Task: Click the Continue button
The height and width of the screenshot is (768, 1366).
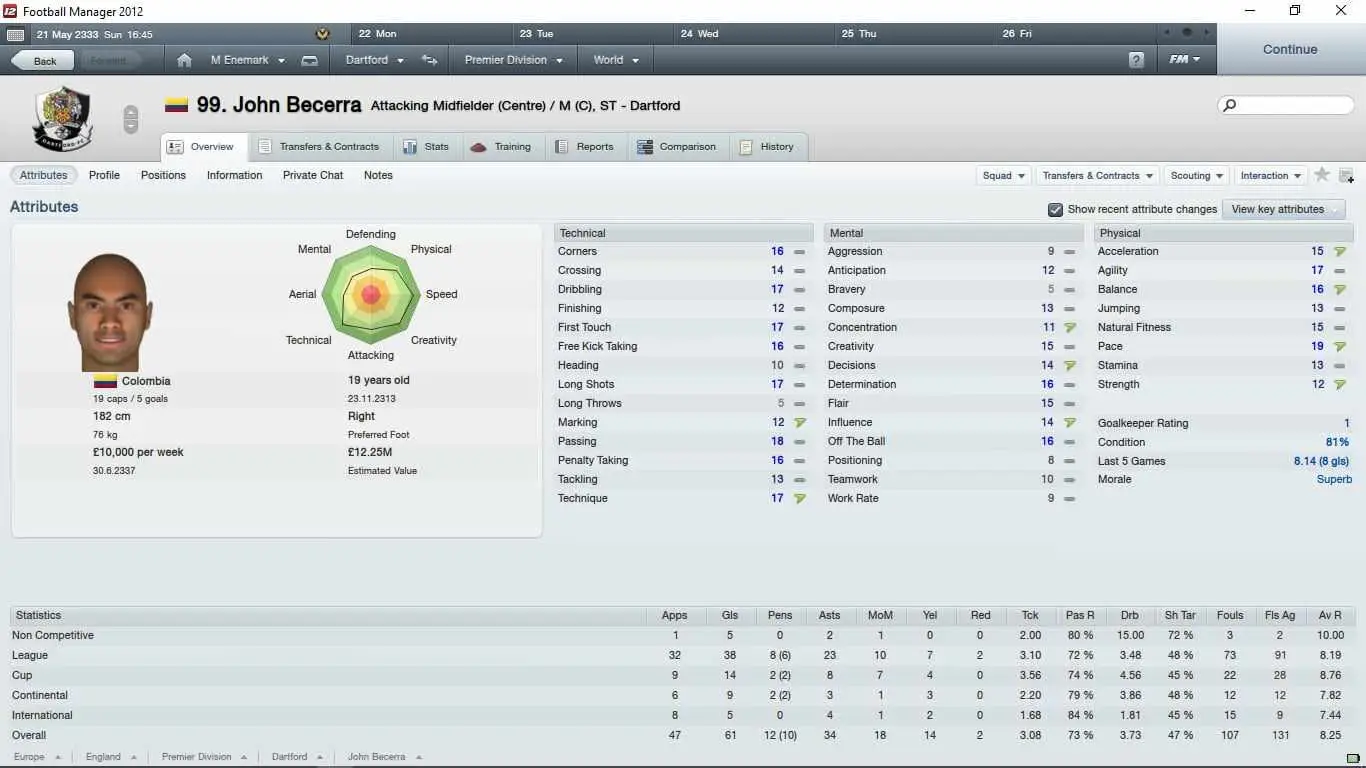Action: (1289, 49)
